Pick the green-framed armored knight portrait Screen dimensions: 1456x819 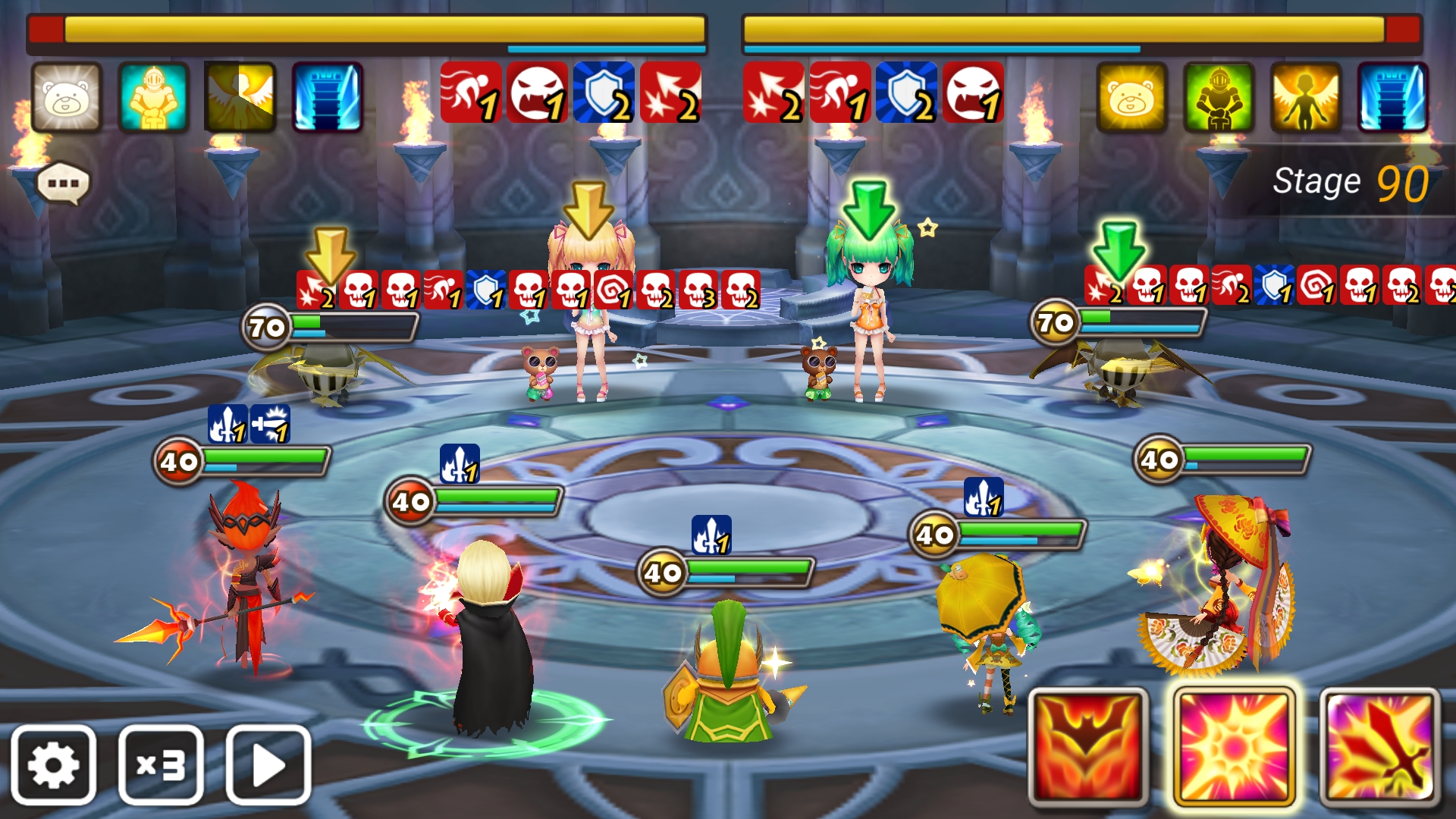click(1219, 97)
